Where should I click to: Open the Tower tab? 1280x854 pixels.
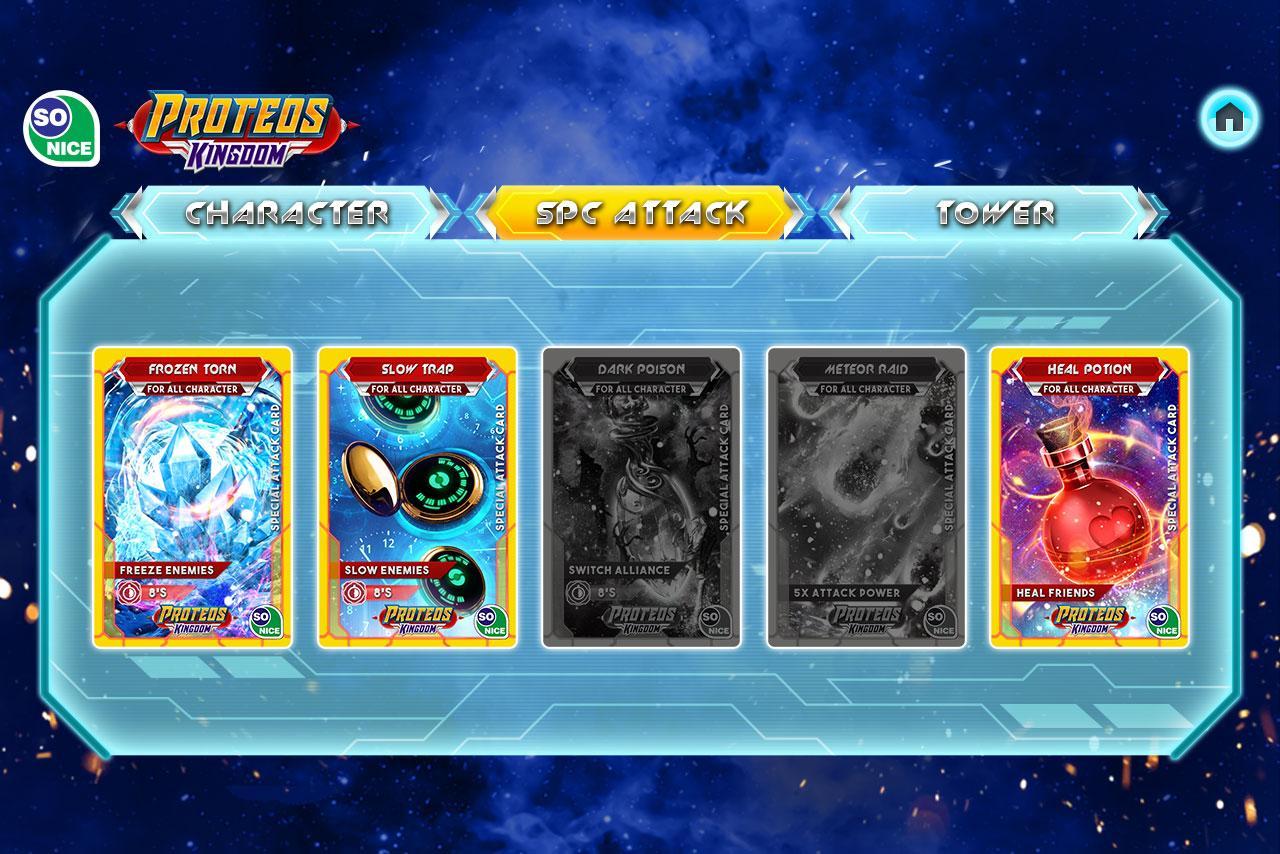click(995, 212)
